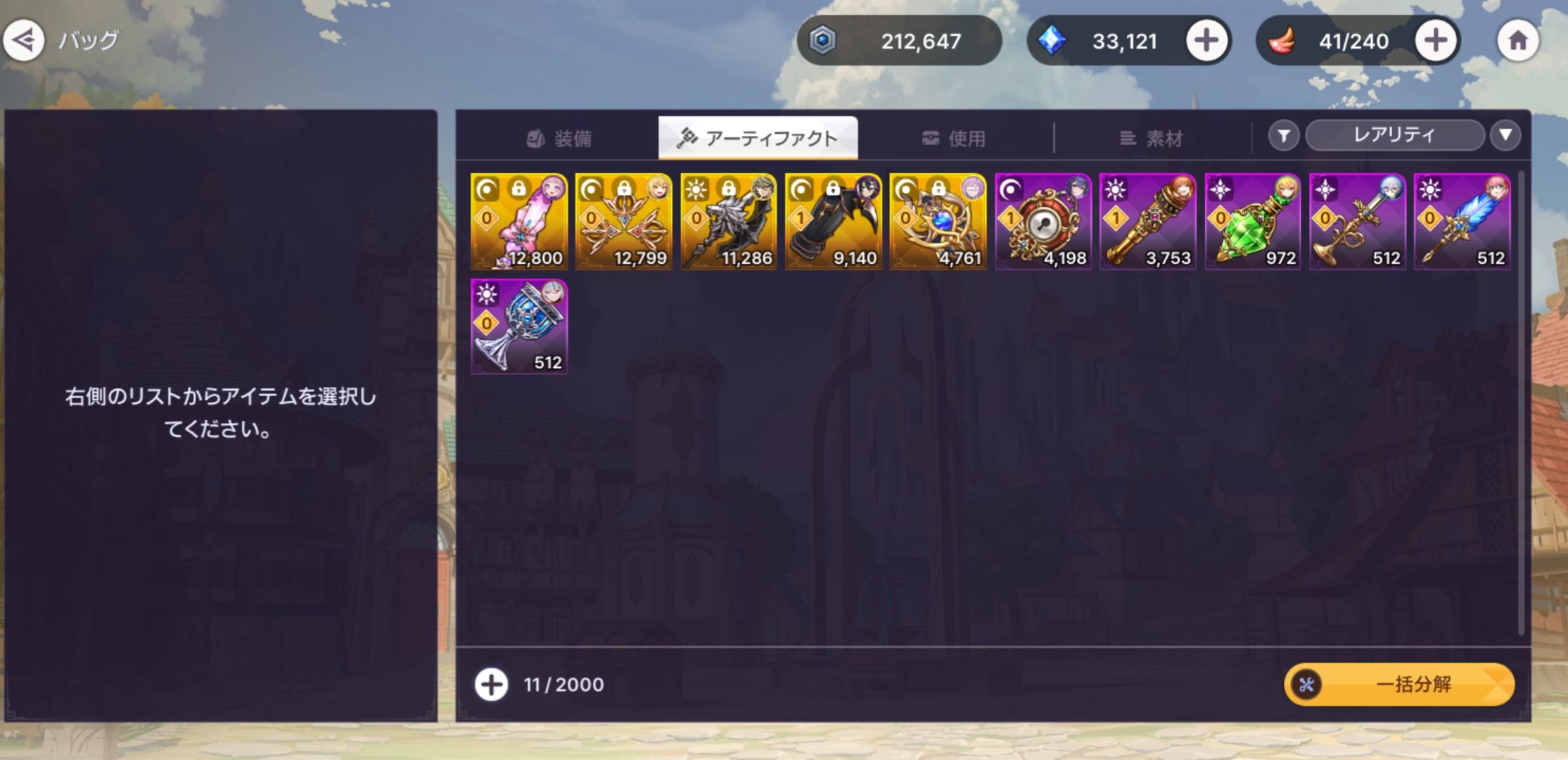Pick the wolf axe artifact worth 11,286
This screenshot has width=1568, height=760.
pyautogui.click(x=729, y=222)
